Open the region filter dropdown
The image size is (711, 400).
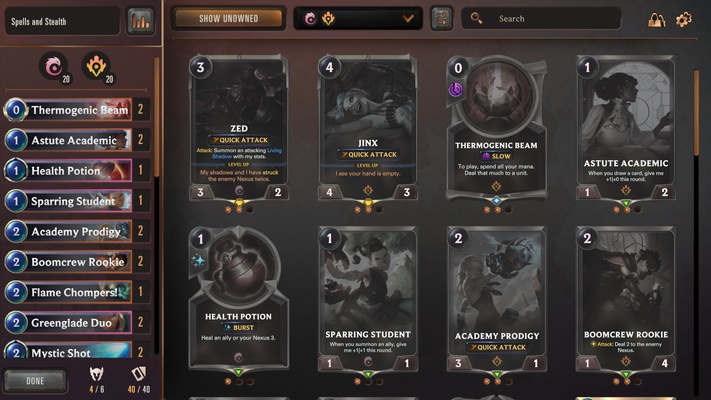click(x=358, y=18)
